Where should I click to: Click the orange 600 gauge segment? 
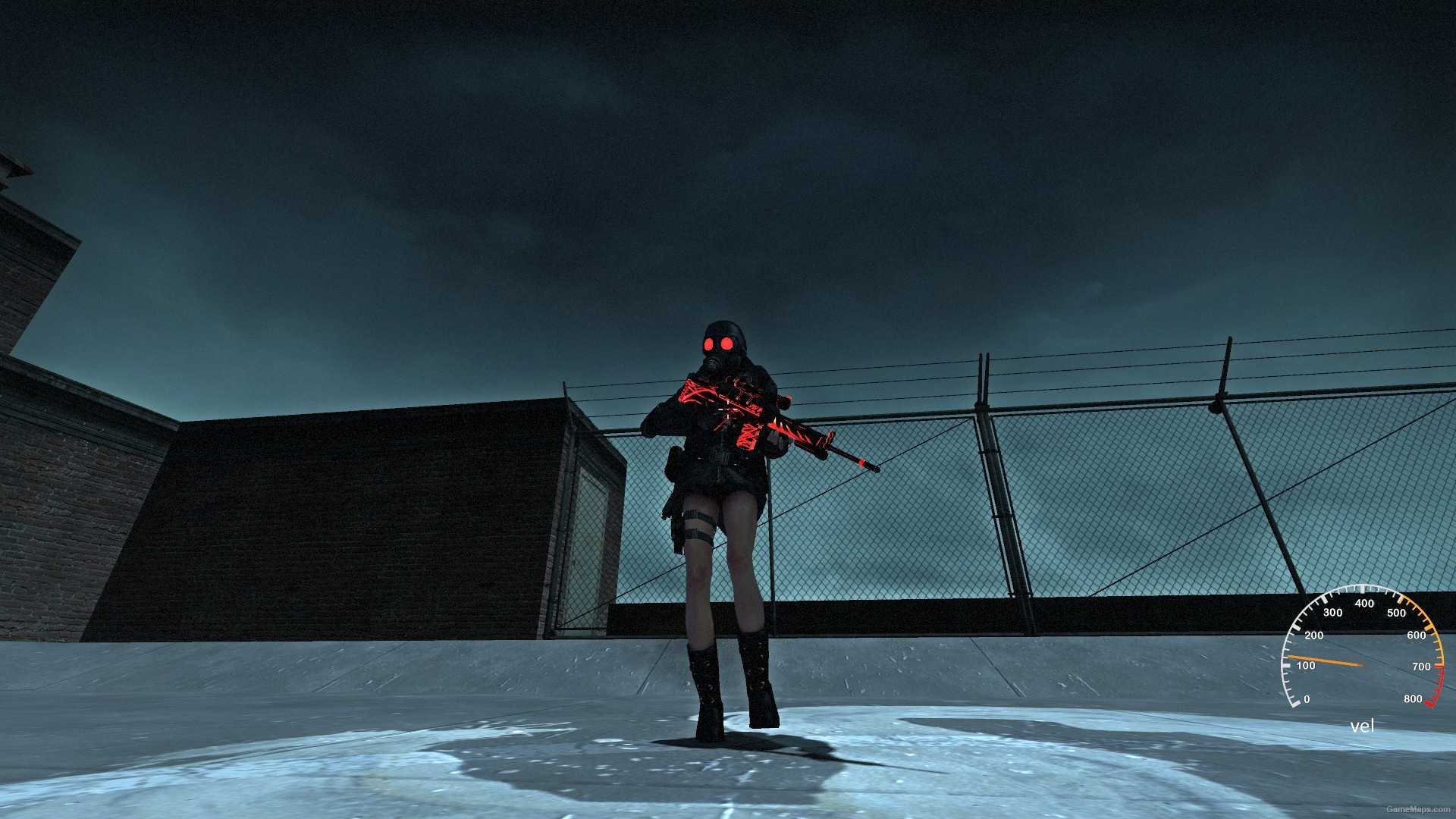tap(1428, 628)
